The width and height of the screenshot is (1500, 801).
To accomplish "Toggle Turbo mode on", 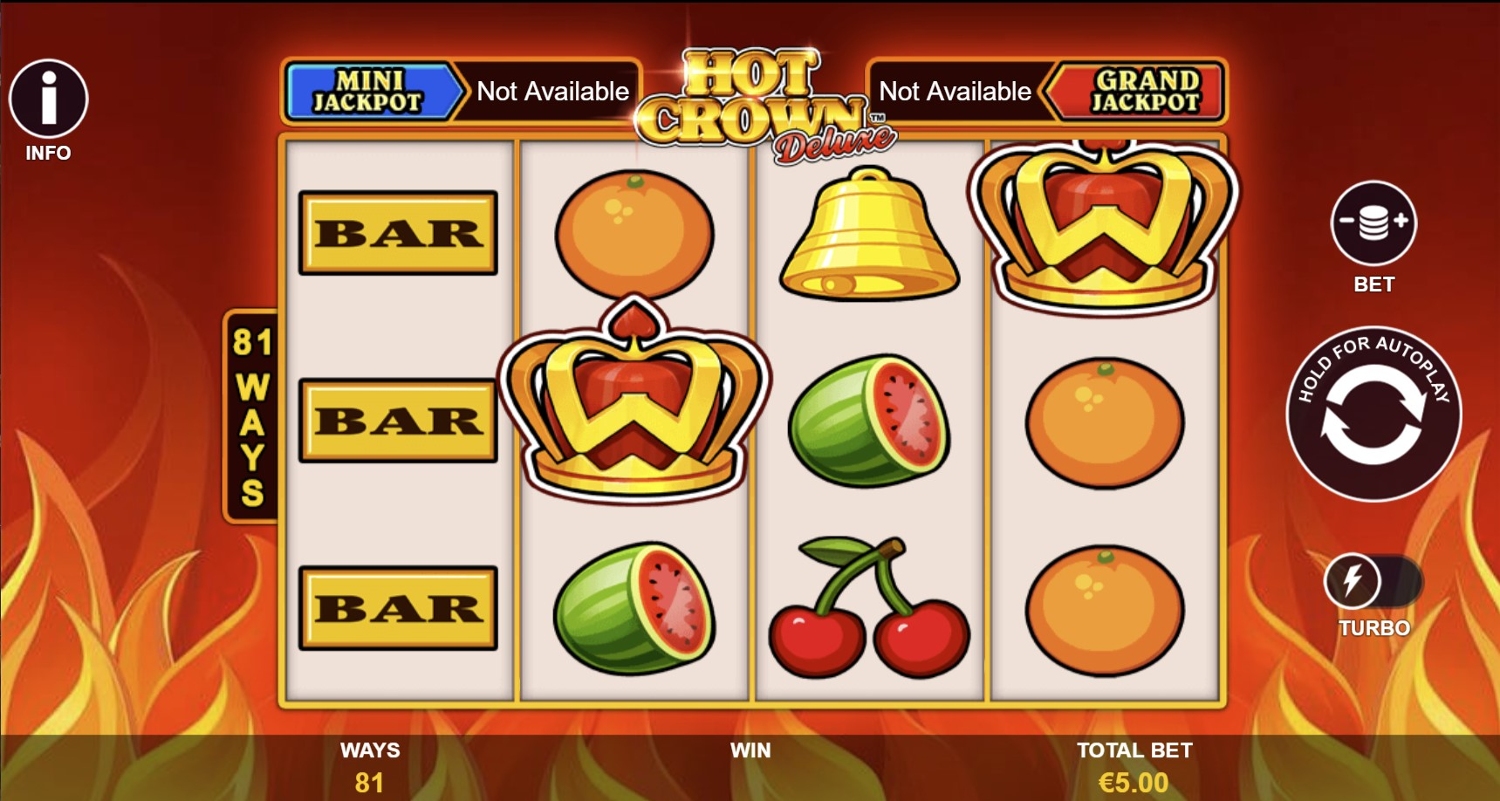I will [x=1373, y=582].
